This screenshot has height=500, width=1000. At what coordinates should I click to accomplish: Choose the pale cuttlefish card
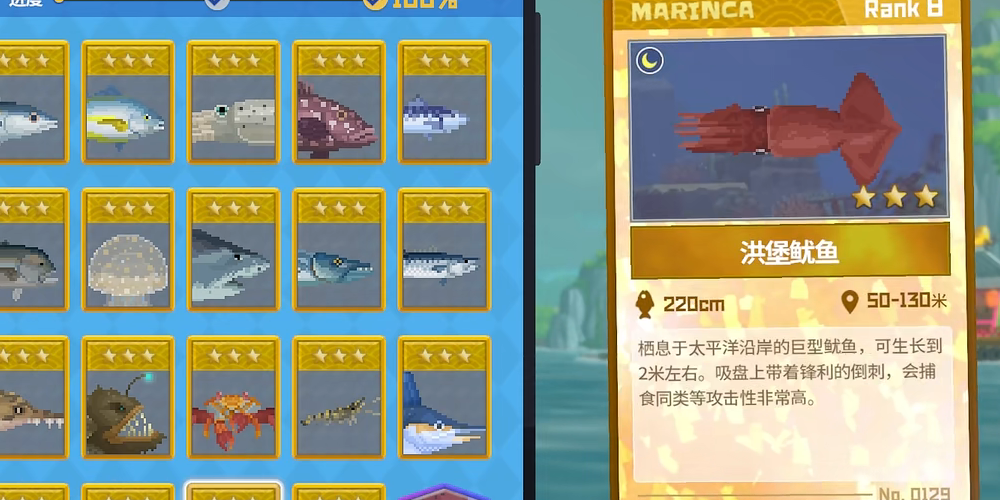tap(233, 104)
